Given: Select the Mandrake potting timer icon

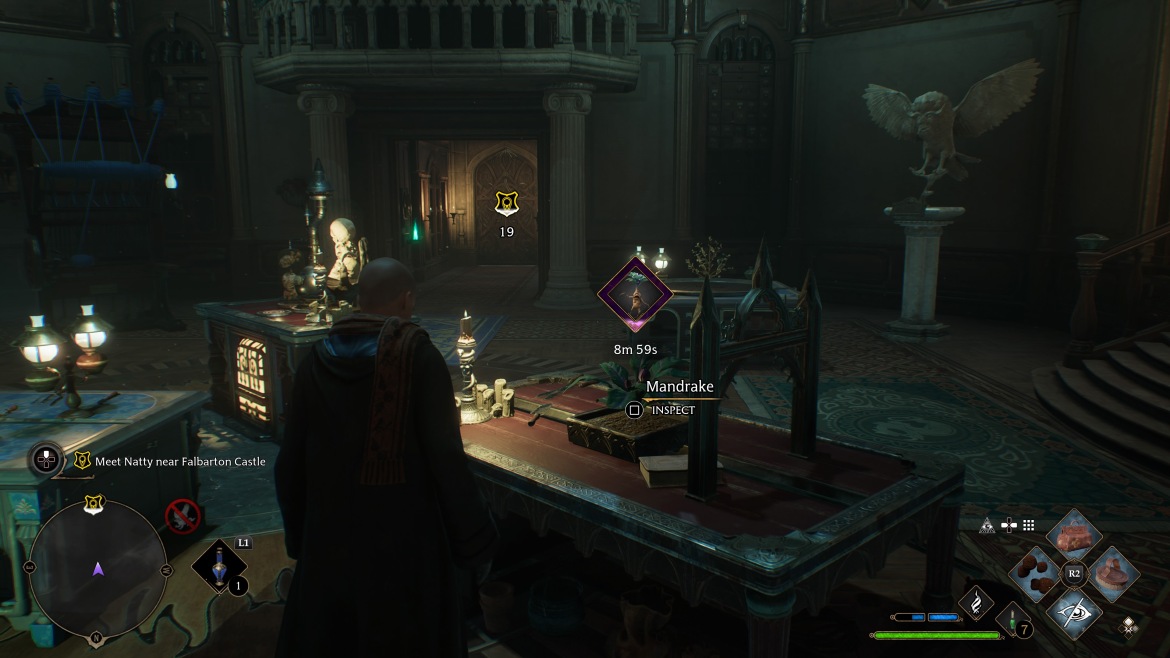Looking at the screenshot, I should pos(635,294).
